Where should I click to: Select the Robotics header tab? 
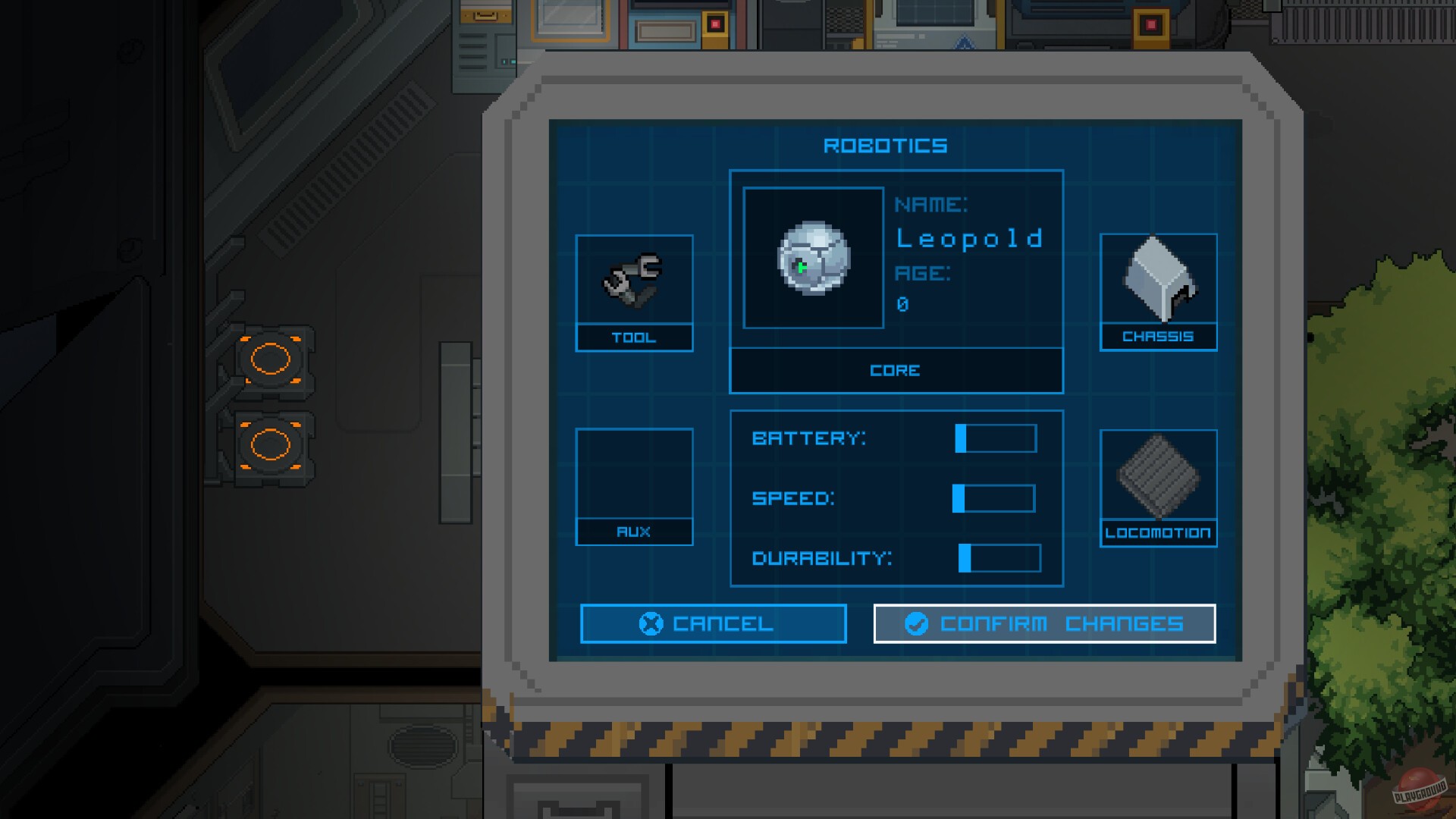click(886, 146)
